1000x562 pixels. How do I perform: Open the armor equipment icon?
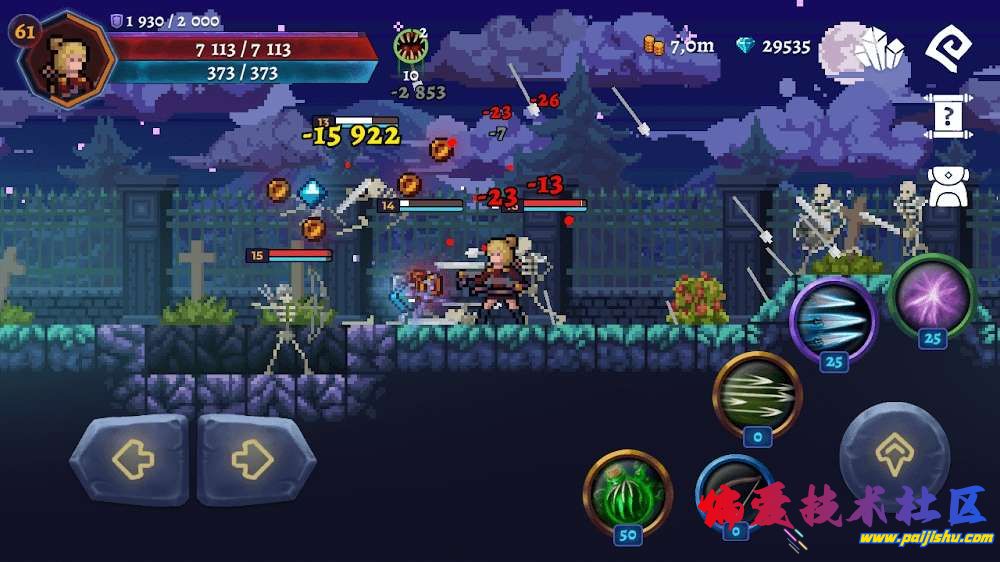(x=946, y=185)
